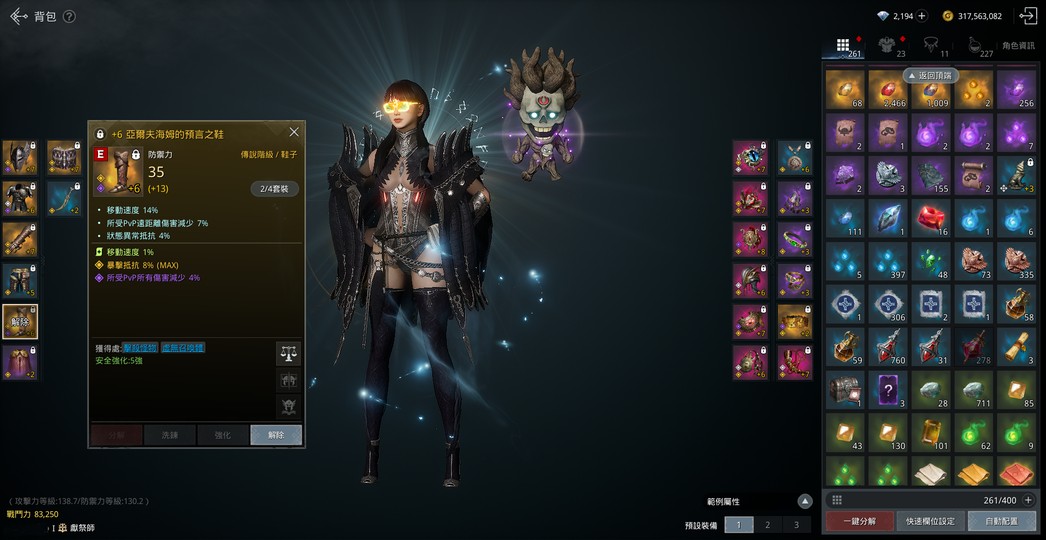Open 快速欄位設定 quick slot settings
This screenshot has width=1046, height=540.
pyautogui.click(x=930, y=521)
